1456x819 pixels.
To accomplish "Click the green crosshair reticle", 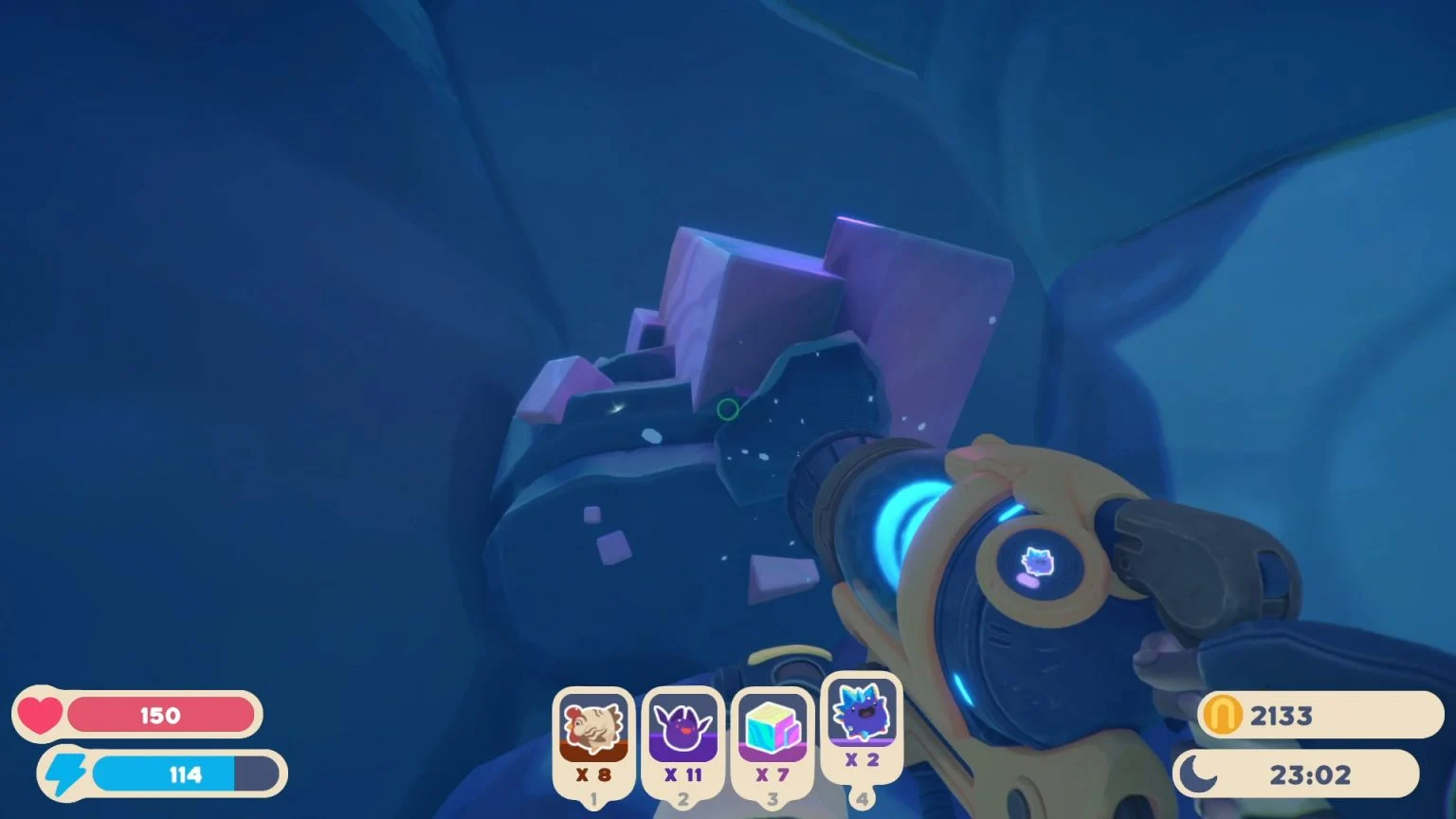I will (728, 409).
